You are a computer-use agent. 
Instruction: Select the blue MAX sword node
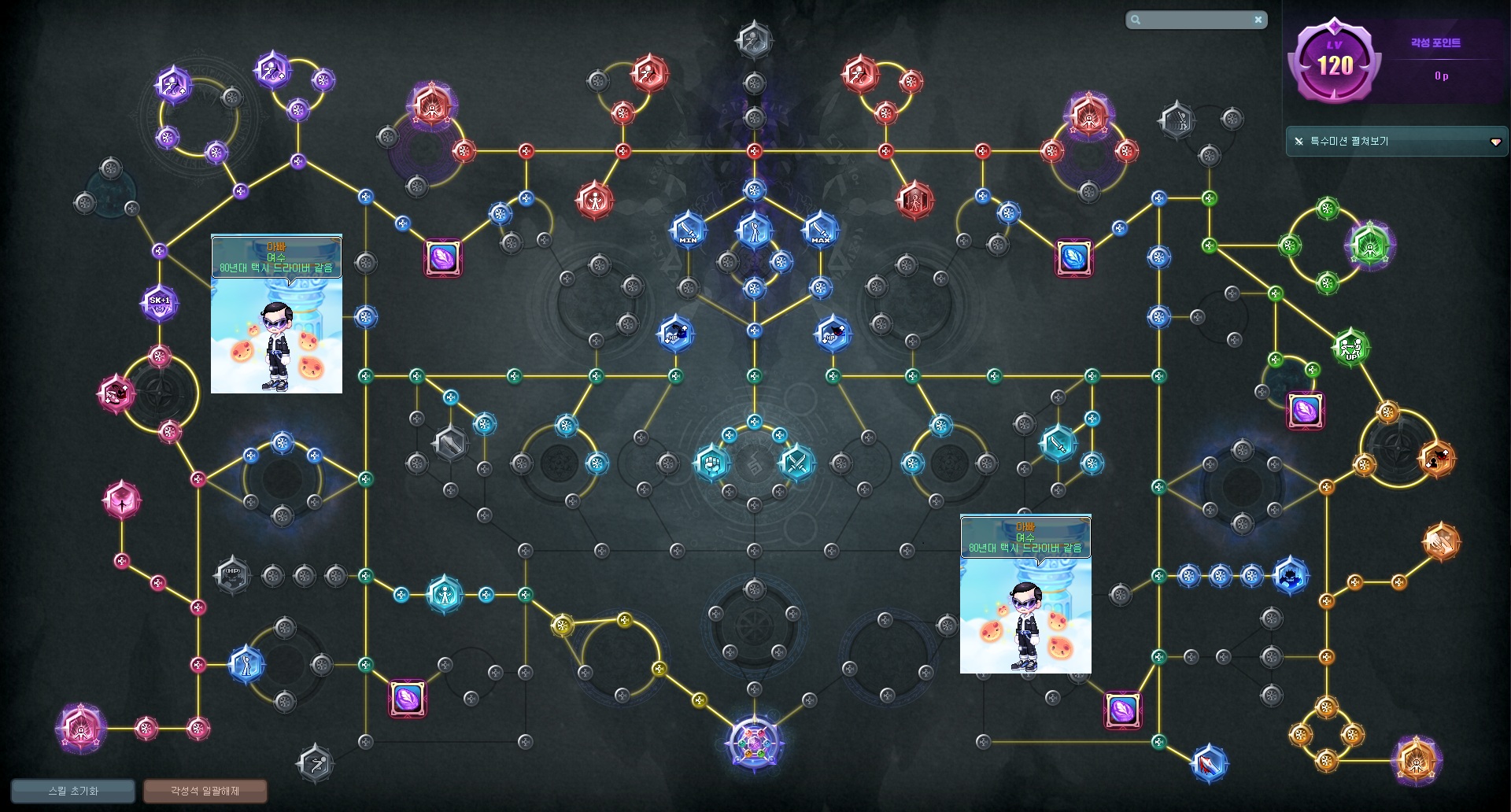[x=820, y=230]
